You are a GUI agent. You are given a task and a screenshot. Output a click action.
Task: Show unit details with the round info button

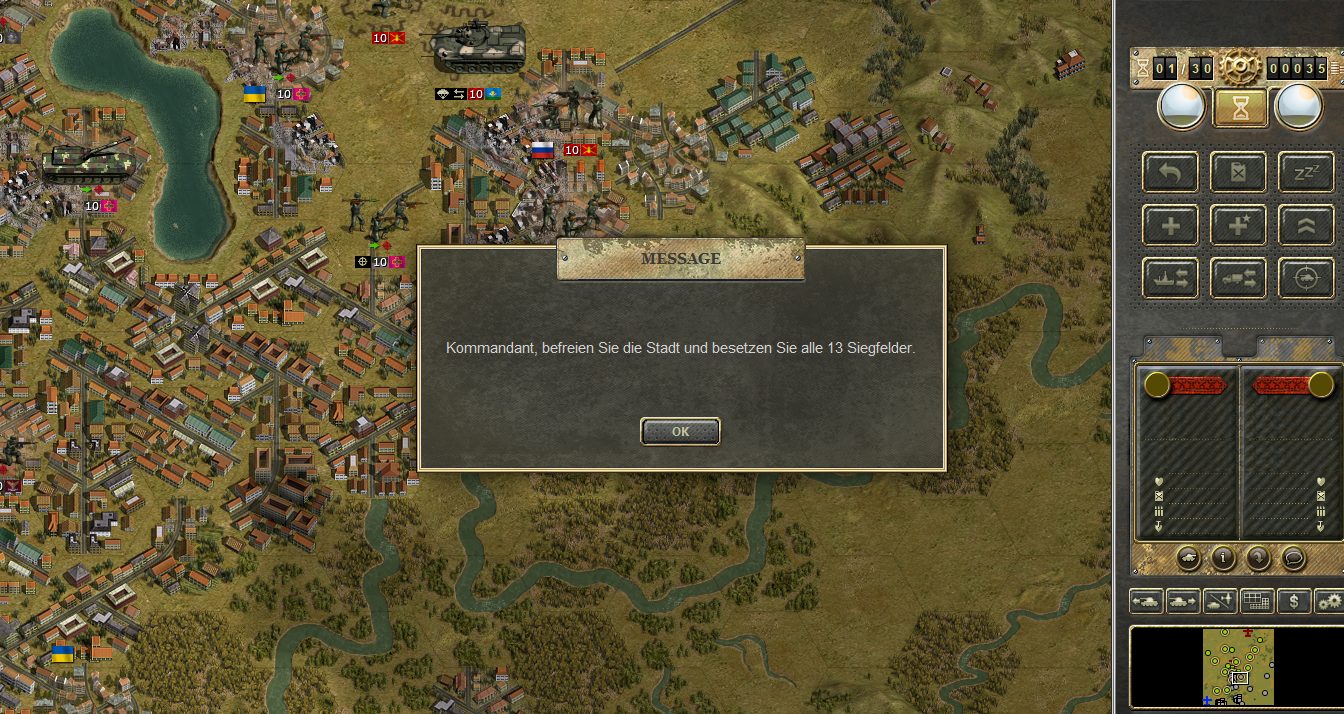[x=1223, y=558]
